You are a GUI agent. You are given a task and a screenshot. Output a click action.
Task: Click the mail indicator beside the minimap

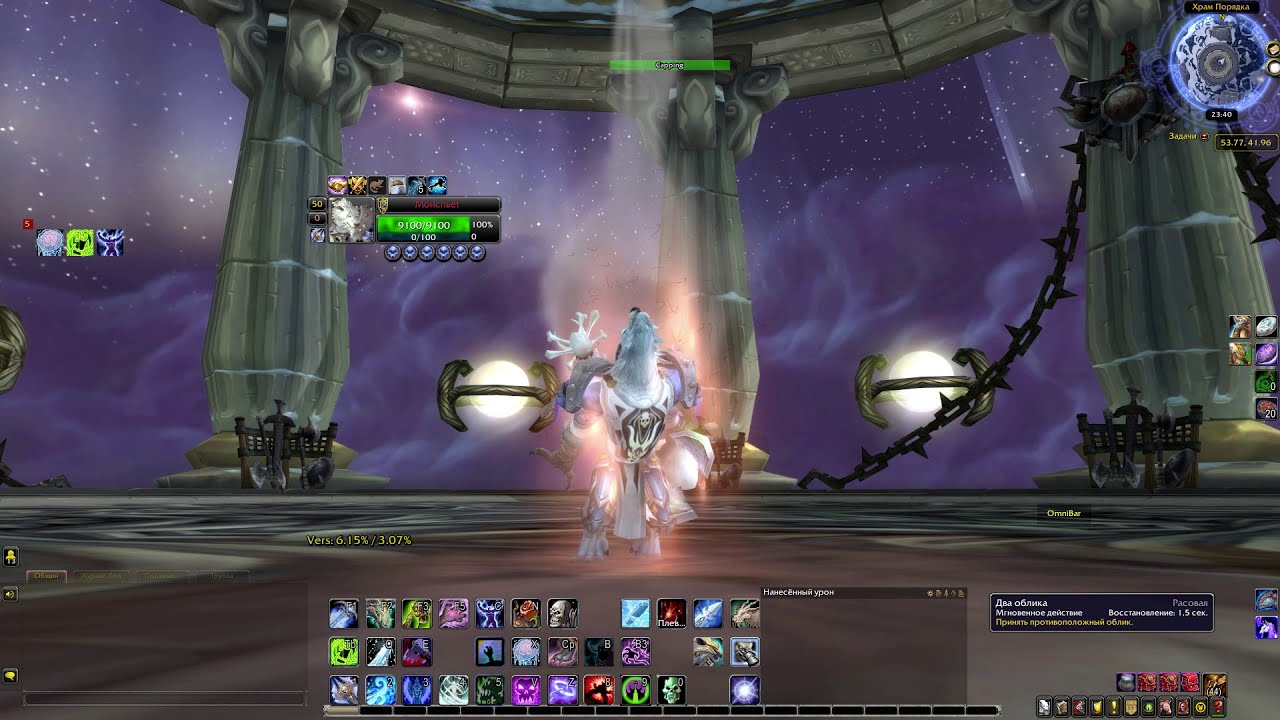pos(1272,49)
